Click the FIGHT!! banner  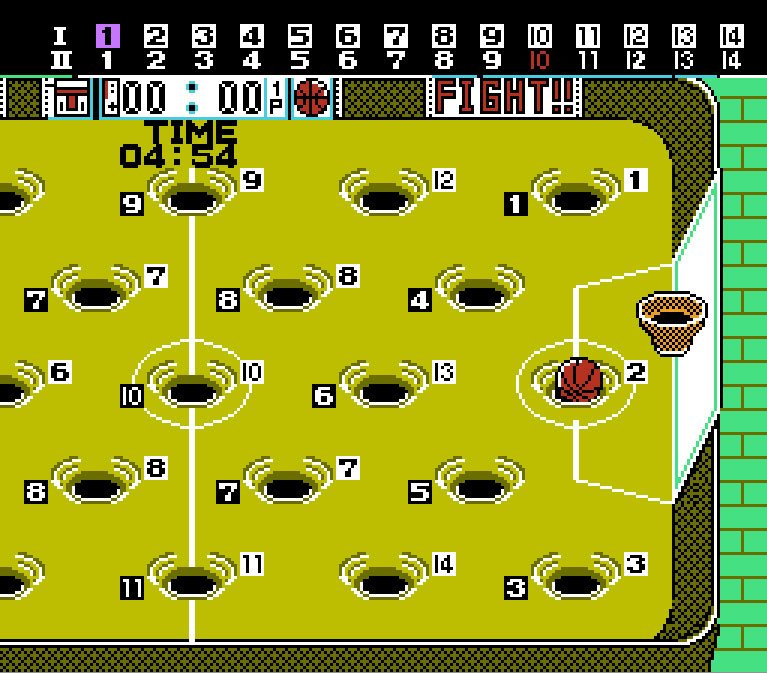tap(506, 98)
